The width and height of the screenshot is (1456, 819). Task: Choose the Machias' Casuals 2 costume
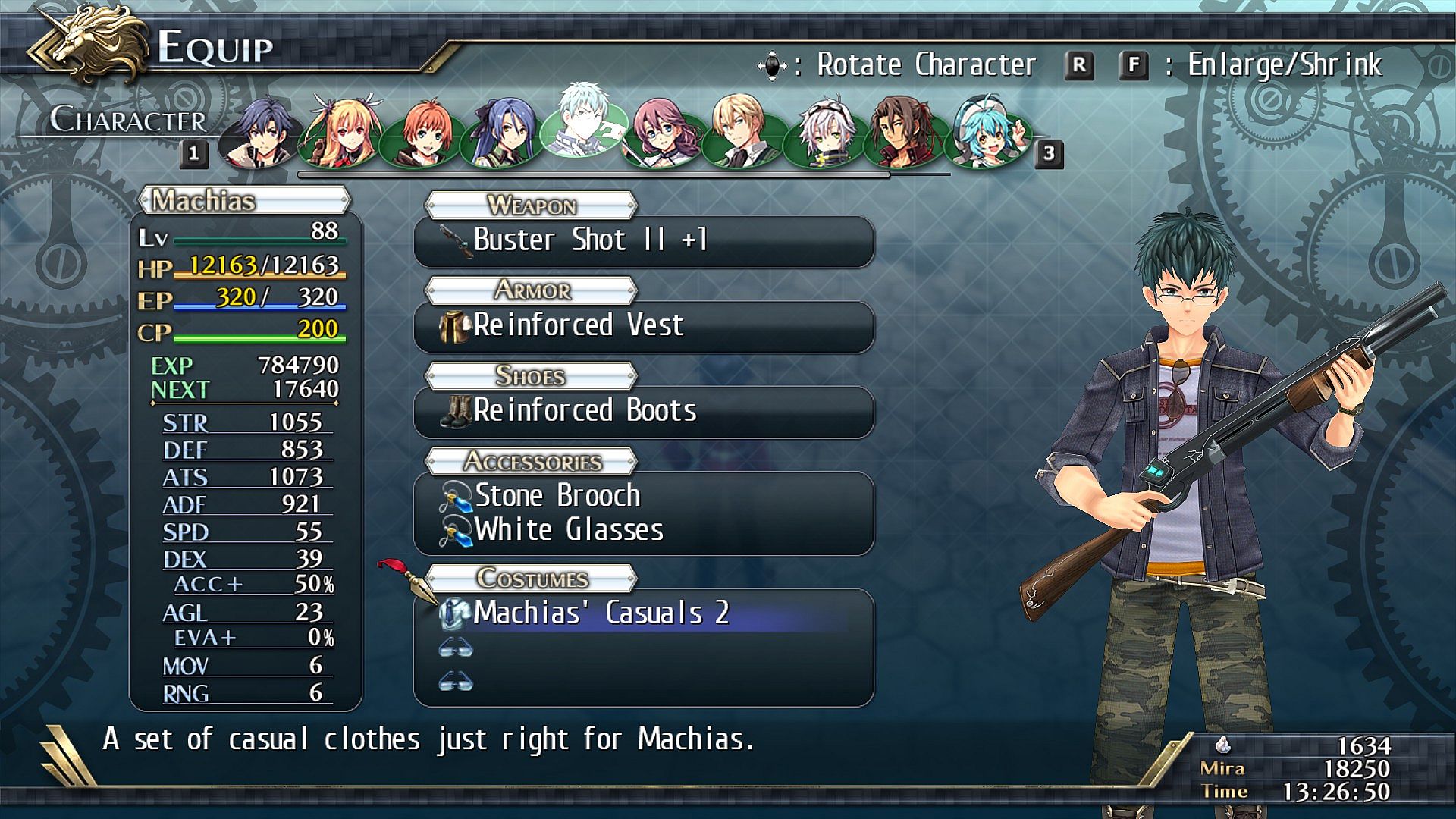601,613
